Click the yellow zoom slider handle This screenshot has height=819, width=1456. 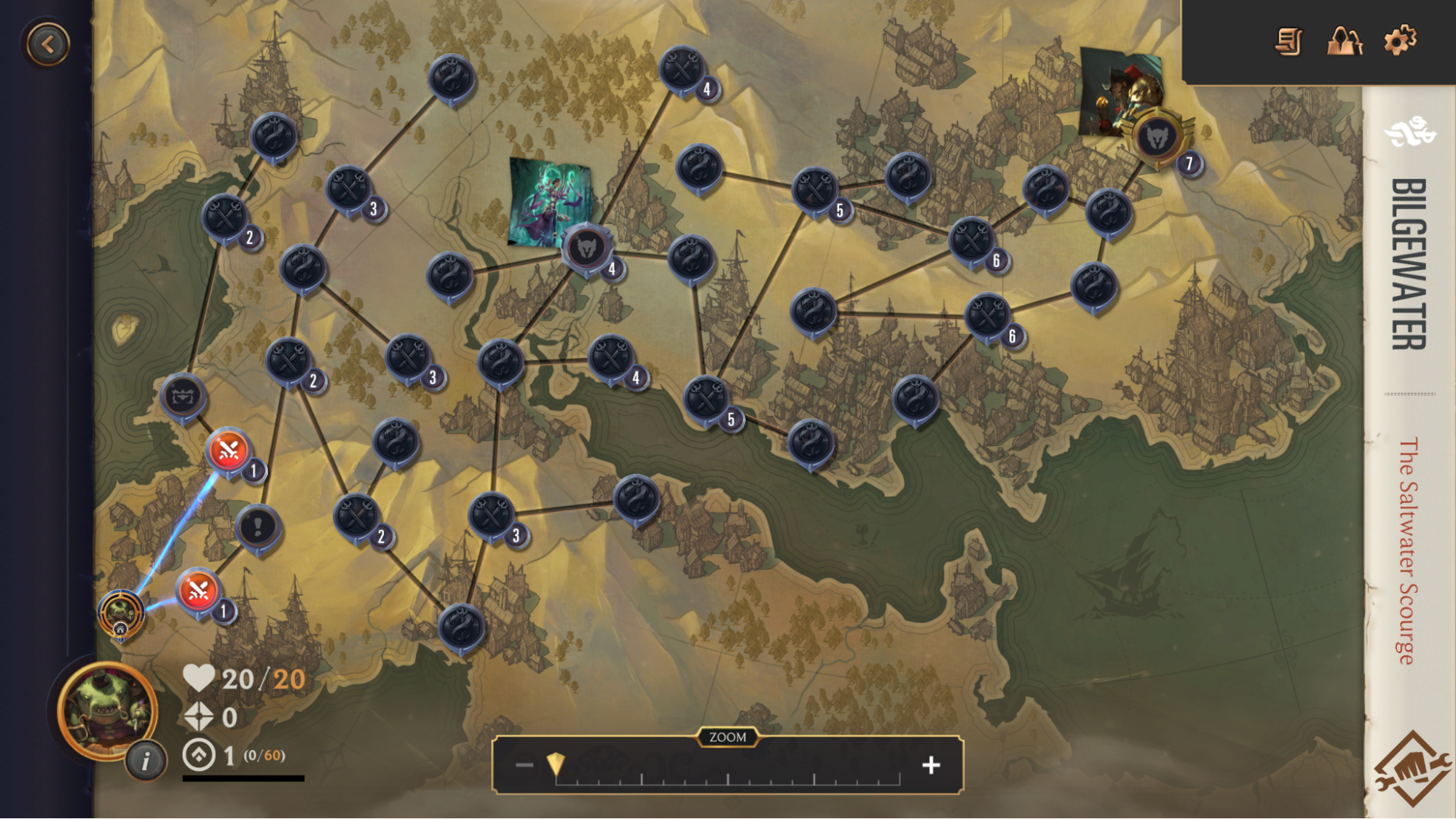556,764
